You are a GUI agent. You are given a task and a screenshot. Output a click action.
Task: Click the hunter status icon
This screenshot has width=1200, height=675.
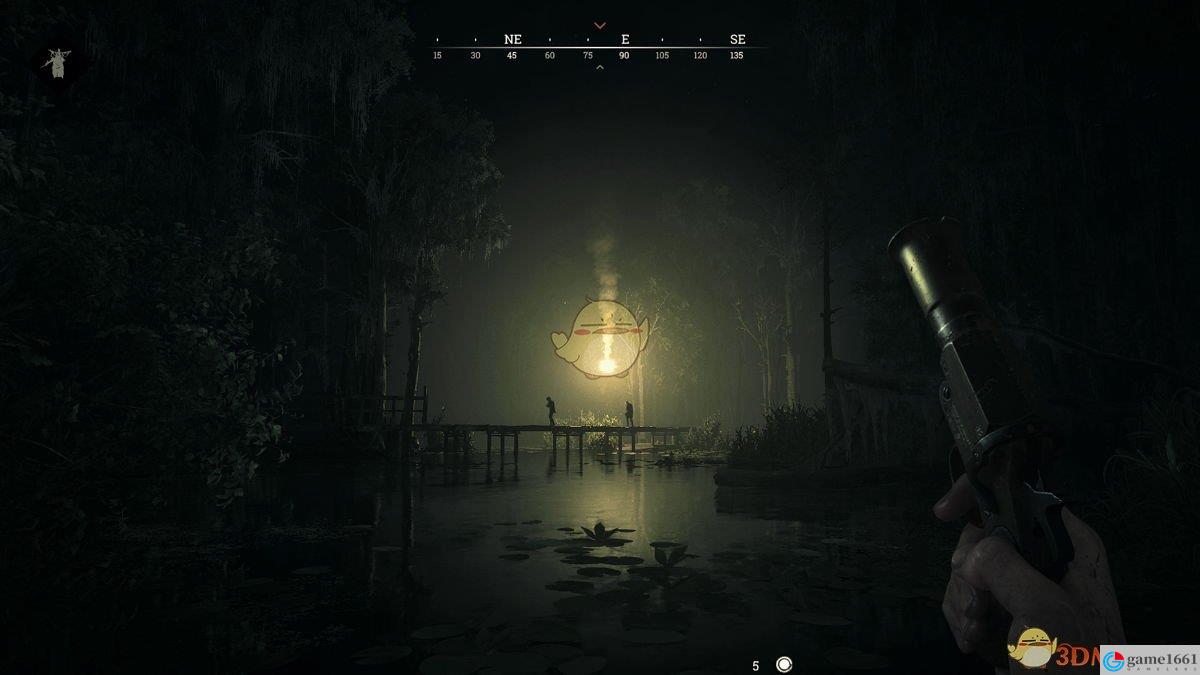click(56, 63)
